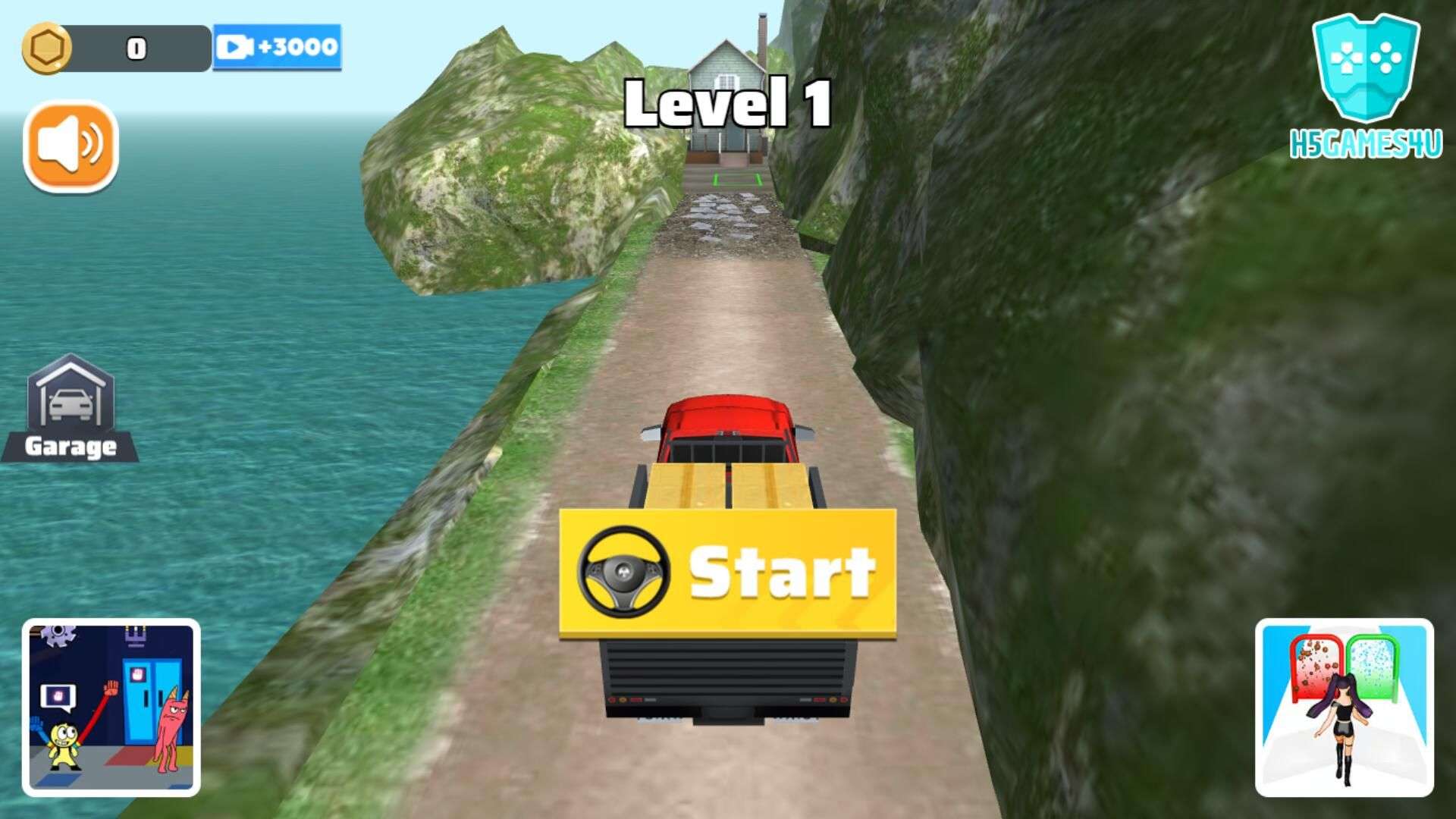Open the yellow character and red monster game thumbnail

[111, 707]
